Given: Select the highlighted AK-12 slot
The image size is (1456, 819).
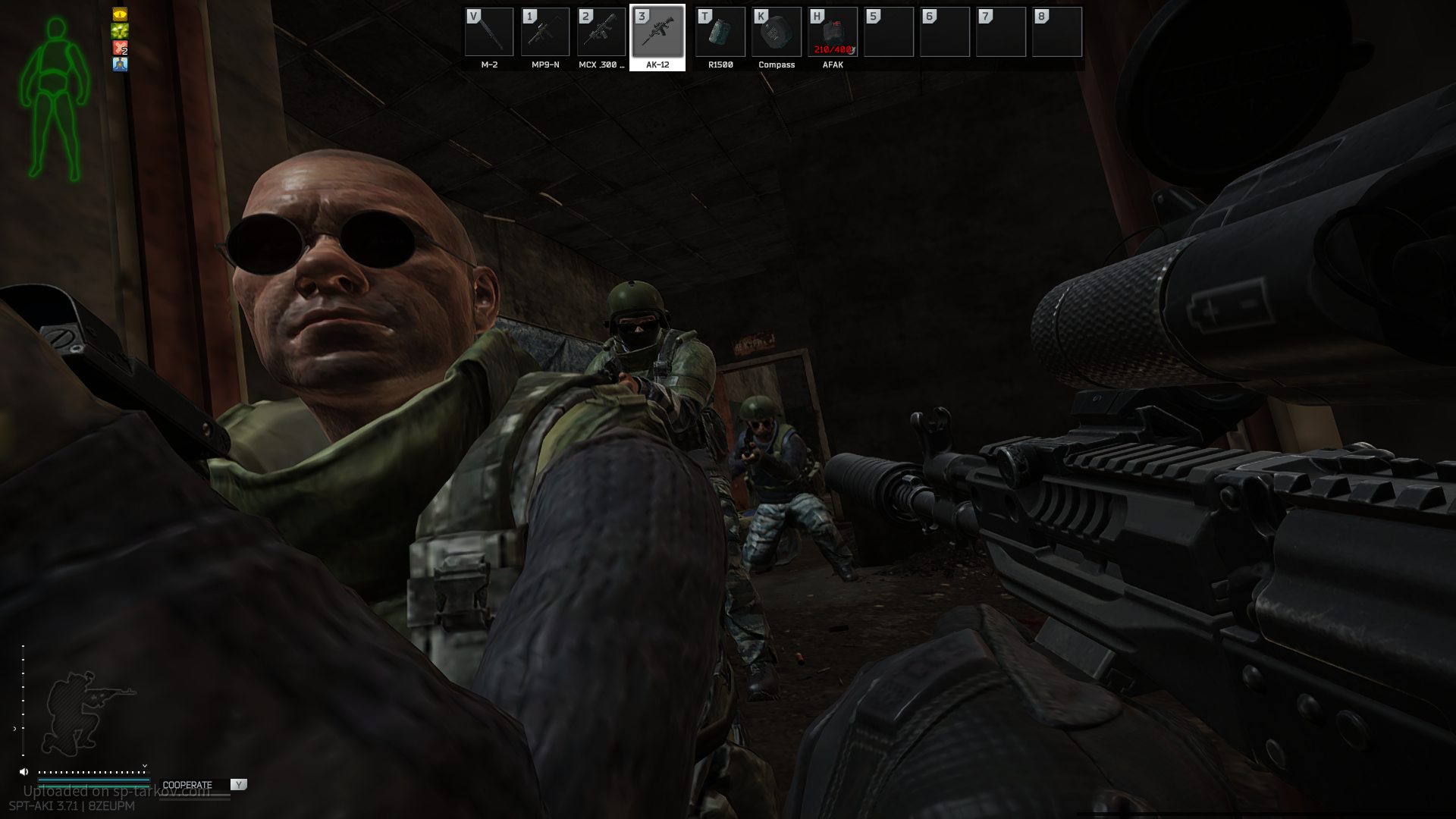Looking at the screenshot, I should pos(657,33).
